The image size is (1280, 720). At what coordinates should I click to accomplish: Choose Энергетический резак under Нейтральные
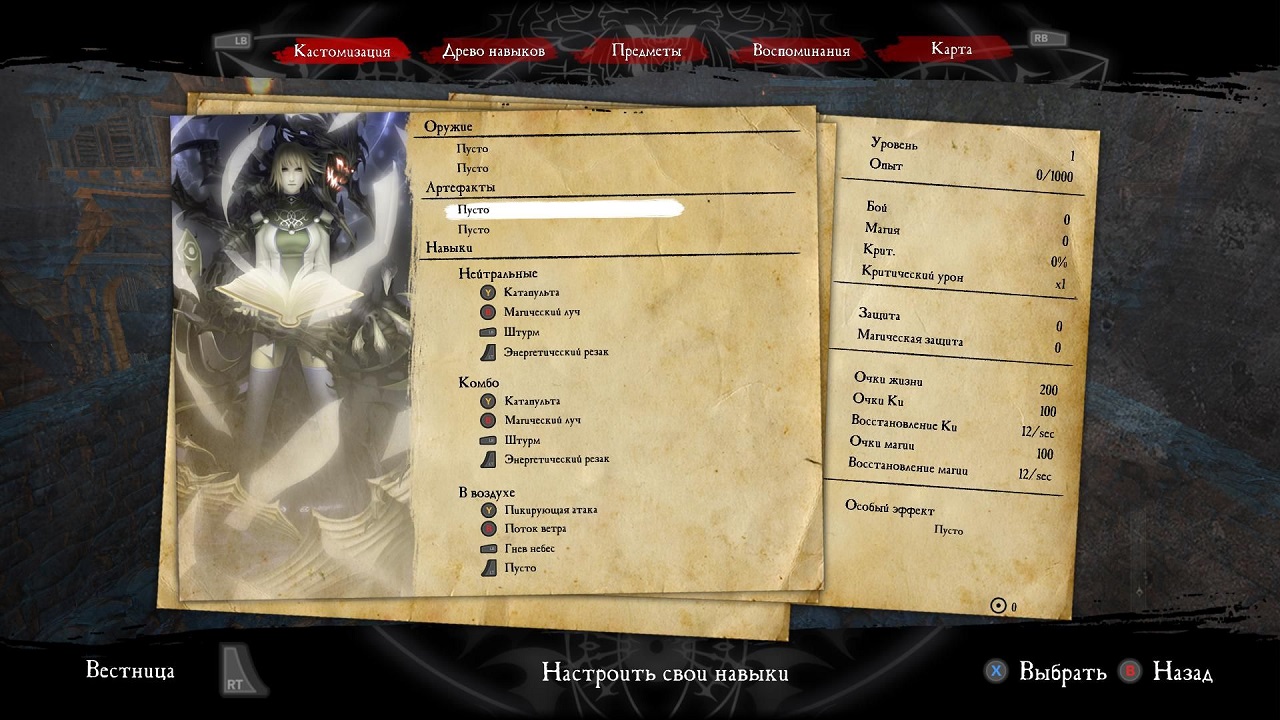(556, 352)
